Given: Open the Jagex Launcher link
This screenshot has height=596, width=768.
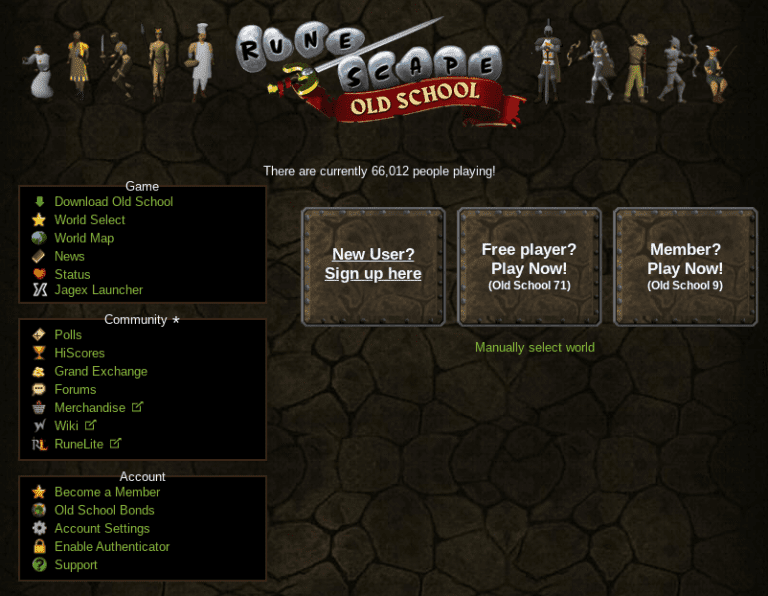Looking at the screenshot, I should 98,290.
